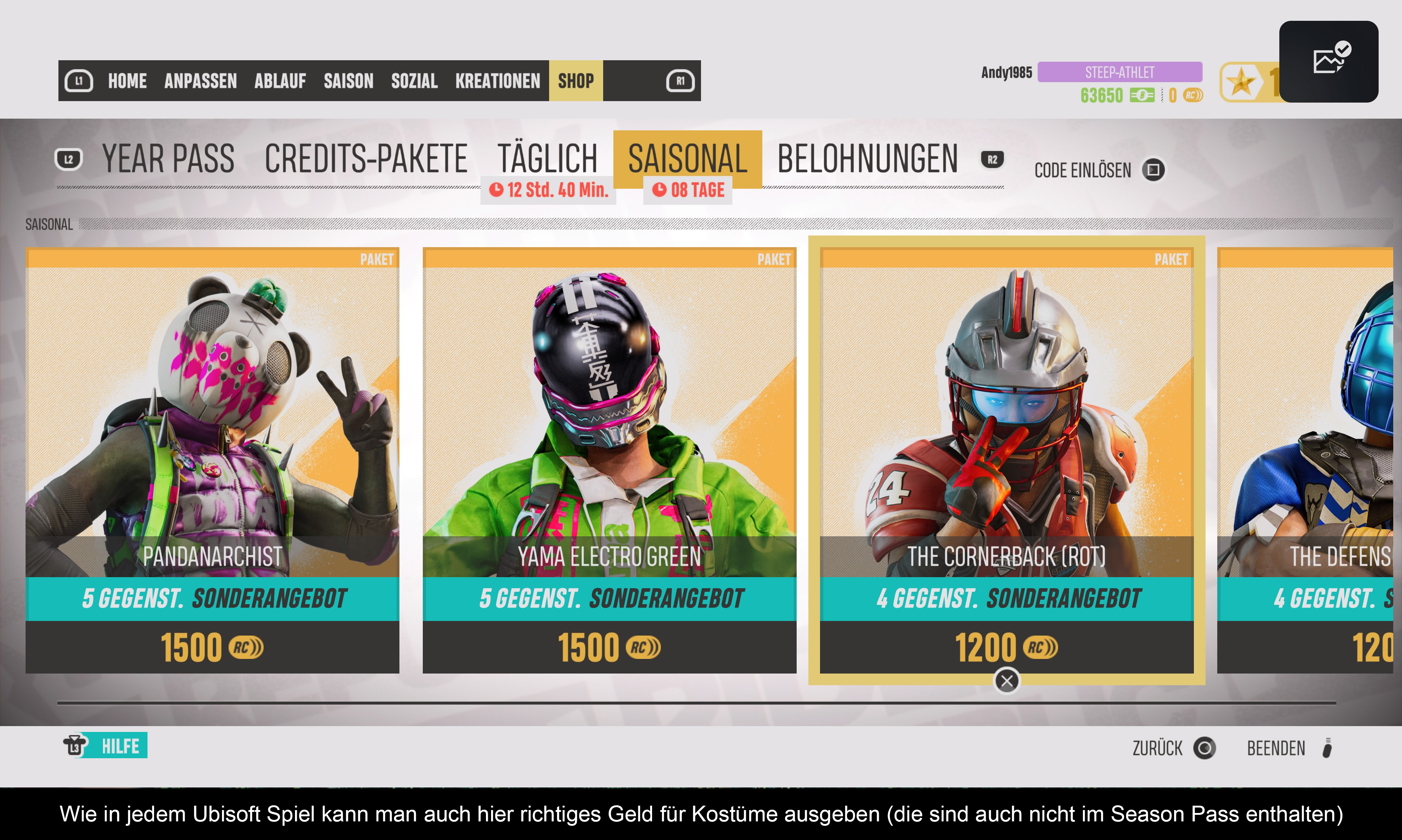Screen dimensions: 1402x840
Task: Open the Credits-Pakete category
Action: pyautogui.click(x=365, y=159)
